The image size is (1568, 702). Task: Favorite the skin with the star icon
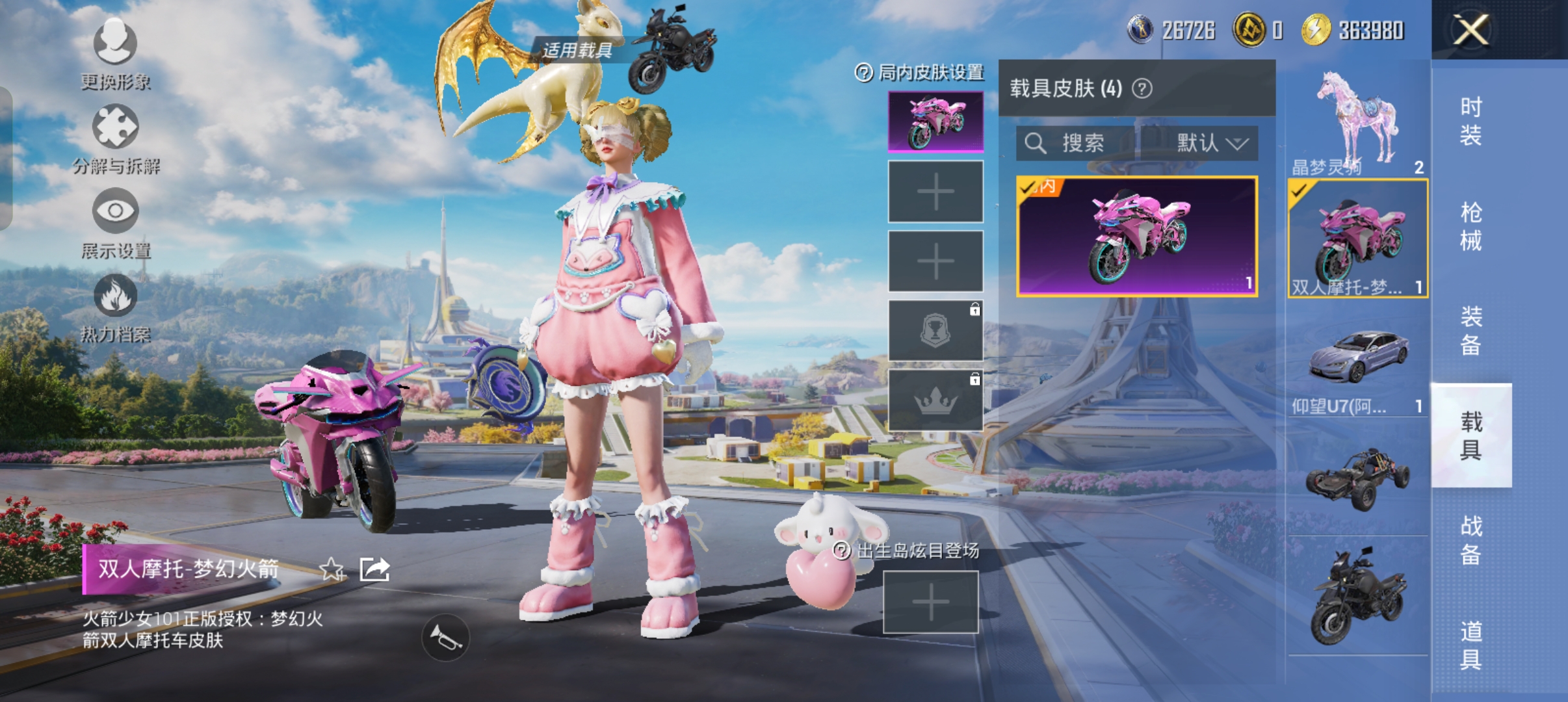(x=332, y=569)
